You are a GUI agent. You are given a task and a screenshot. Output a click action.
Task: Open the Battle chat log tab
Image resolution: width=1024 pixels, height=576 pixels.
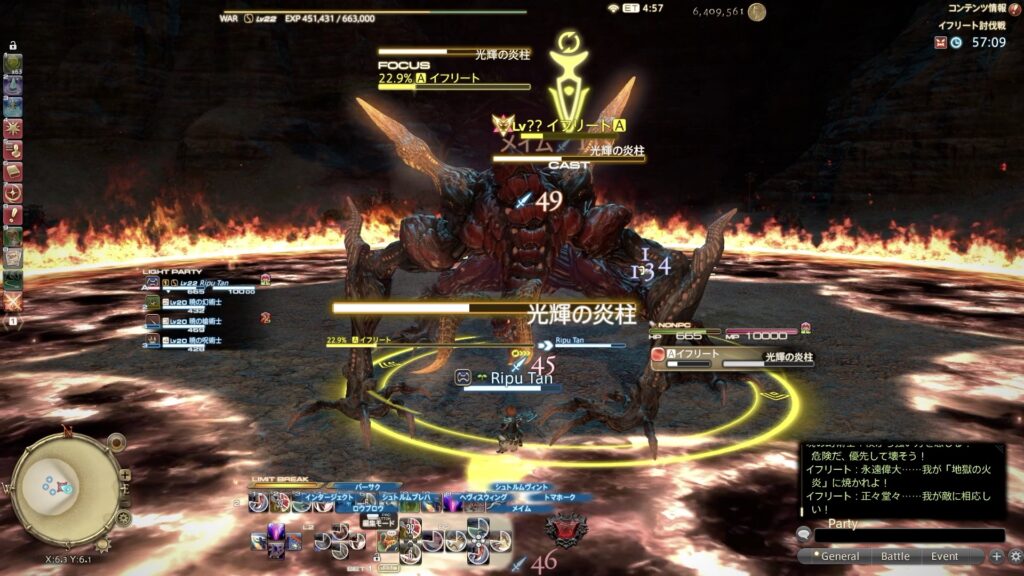point(894,556)
